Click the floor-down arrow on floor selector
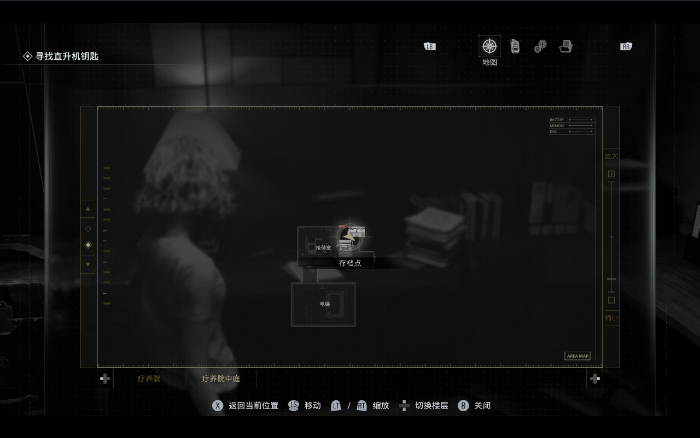This screenshot has width=700, height=438. (x=88, y=265)
